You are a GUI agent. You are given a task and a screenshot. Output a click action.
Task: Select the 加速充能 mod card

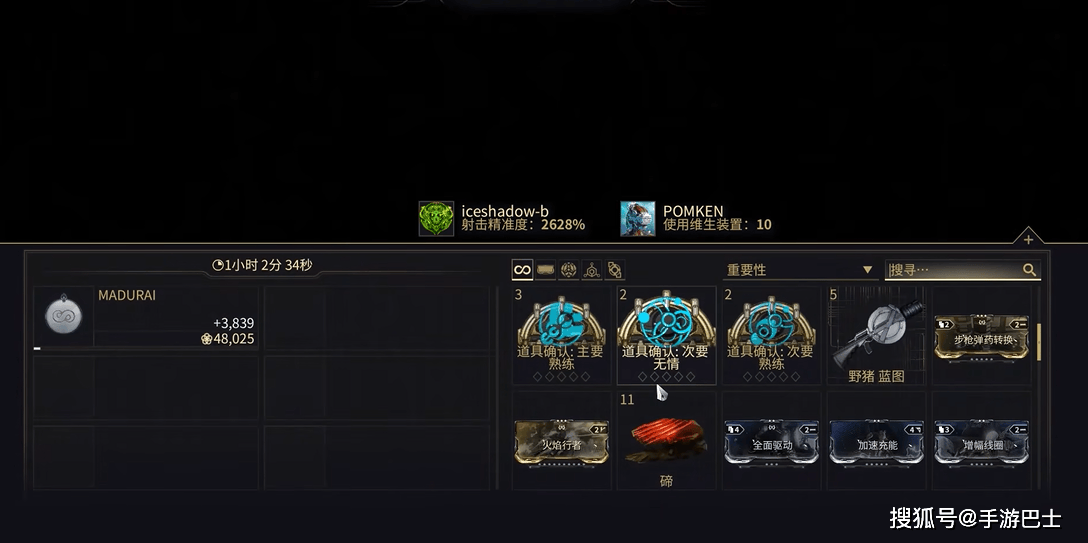877,441
